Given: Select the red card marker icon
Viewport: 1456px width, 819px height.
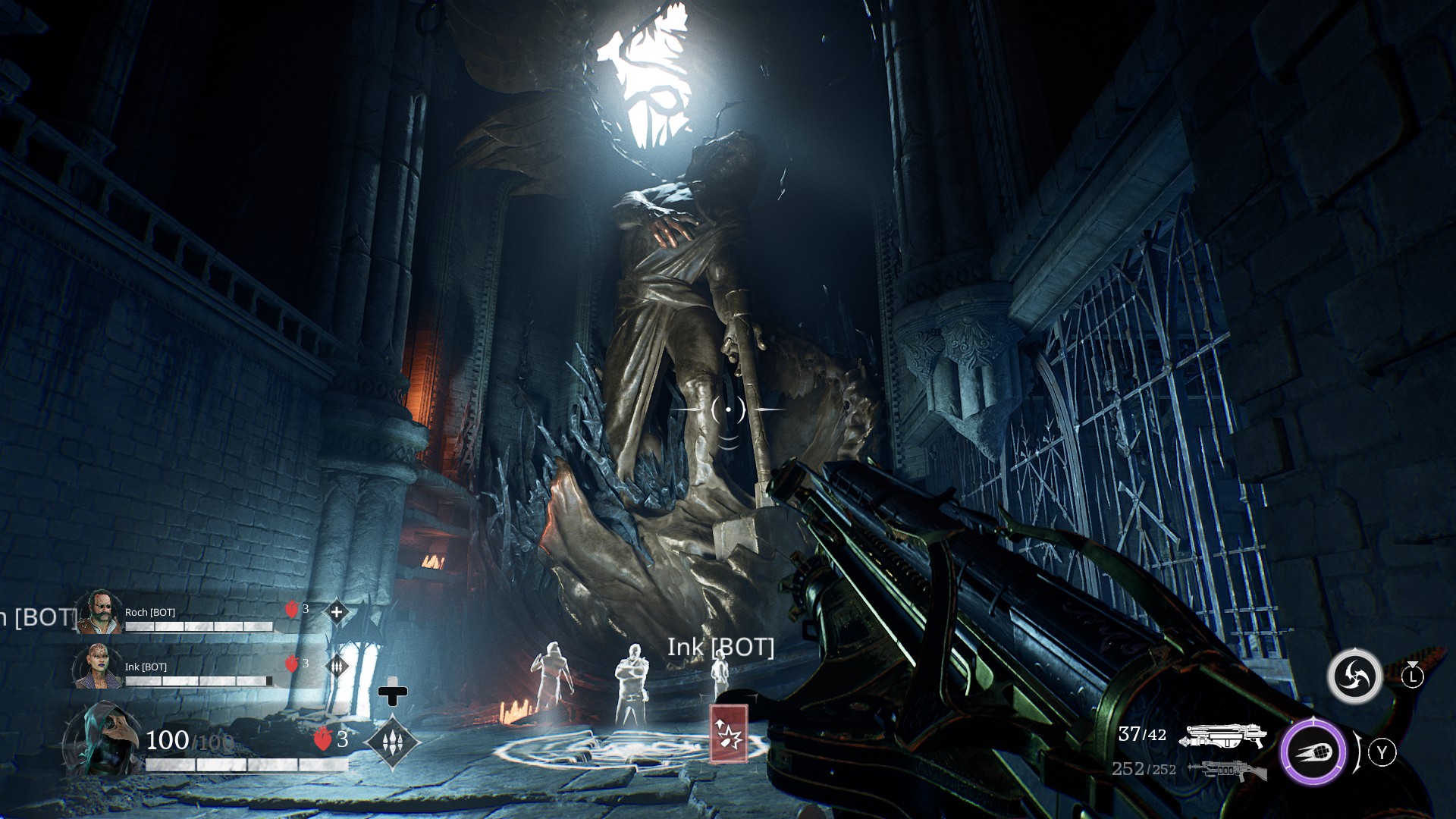Looking at the screenshot, I should 729,733.
